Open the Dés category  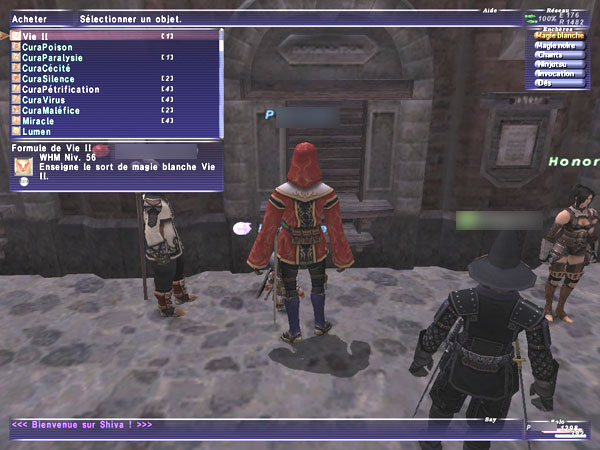[546, 83]
